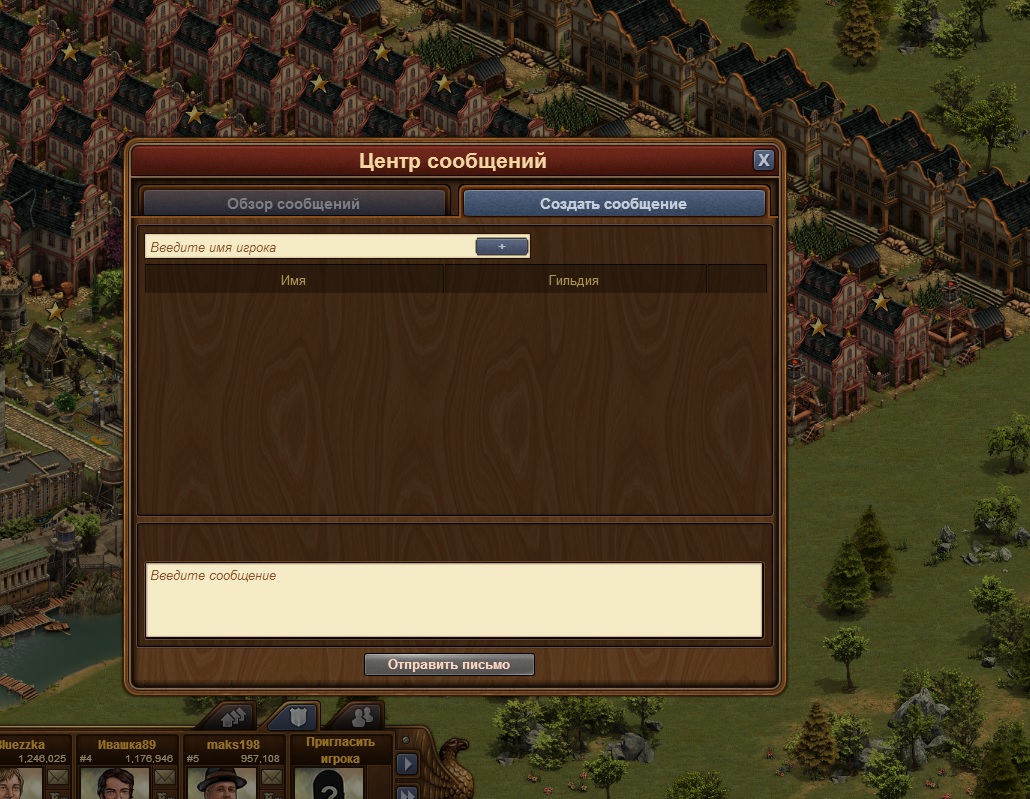This screenshot has height=799, width=1030.
Task: Advance the player list one step right
Action: tap(407, 764)
